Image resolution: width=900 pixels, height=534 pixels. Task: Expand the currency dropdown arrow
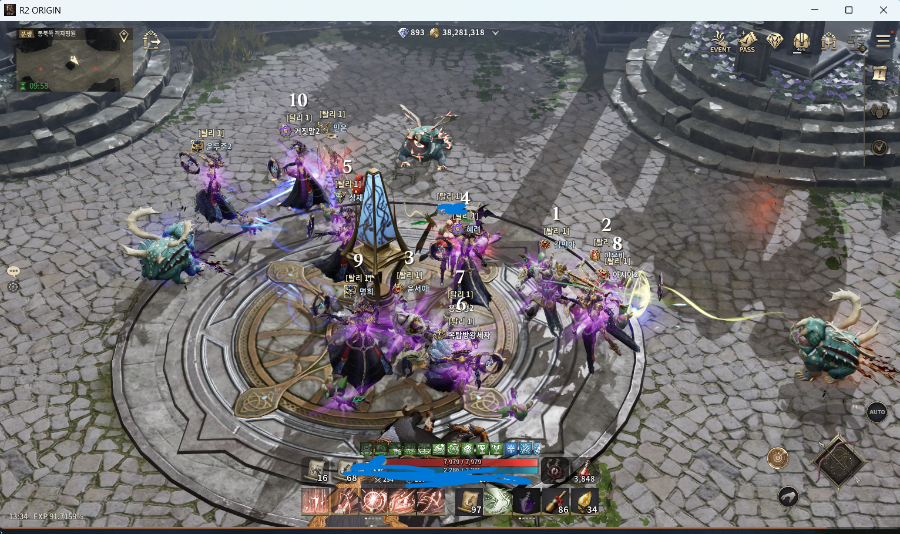[495, 33]
